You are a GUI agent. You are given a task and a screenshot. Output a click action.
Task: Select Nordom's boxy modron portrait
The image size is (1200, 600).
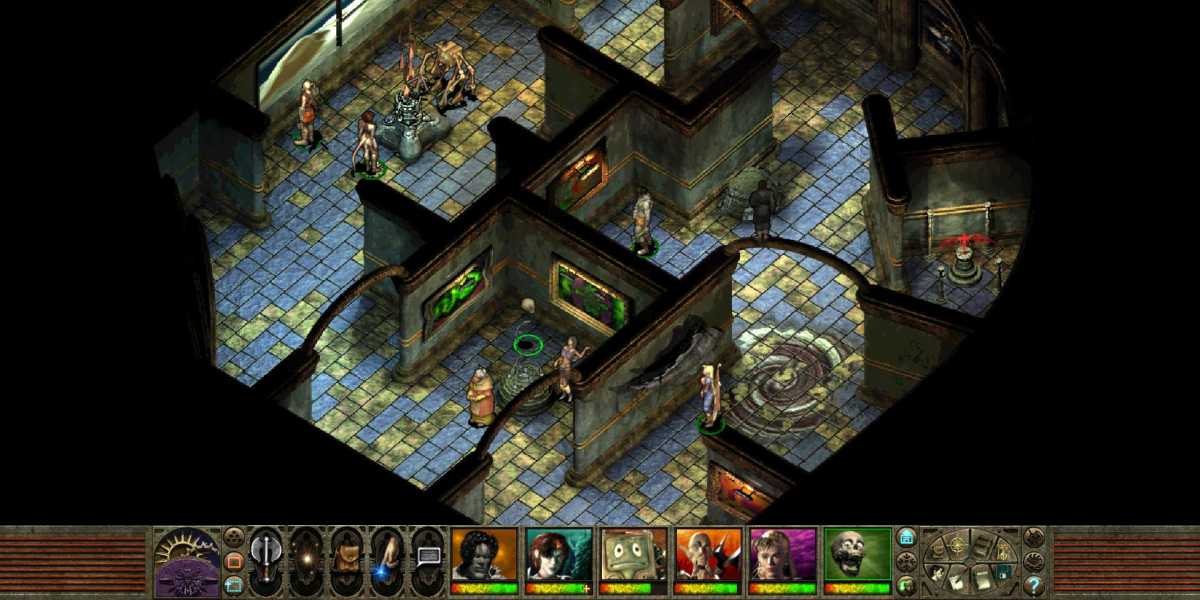tap(634, 554)
